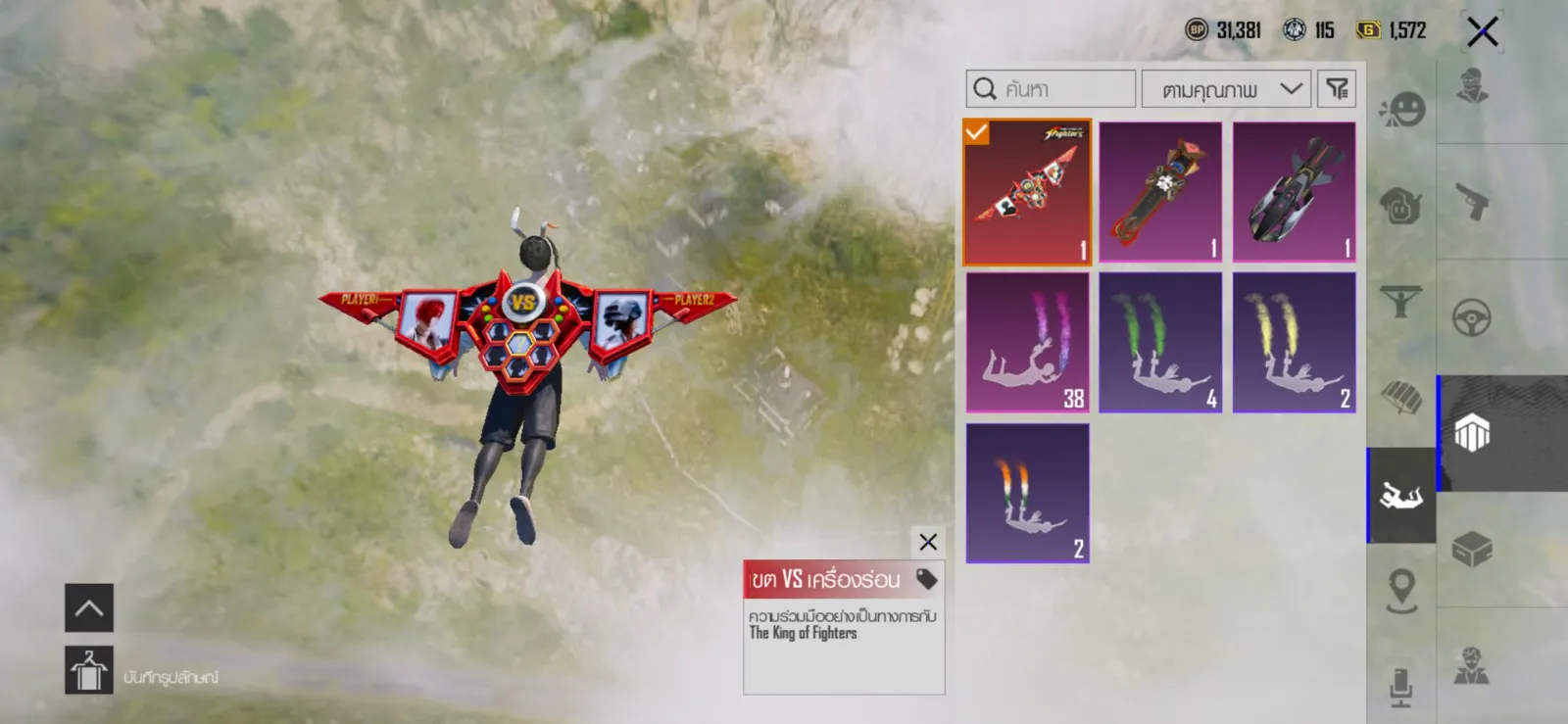Select the green smoke trail item
The width and height of the screenshot is (1568, 724).
pos(1160,343)
